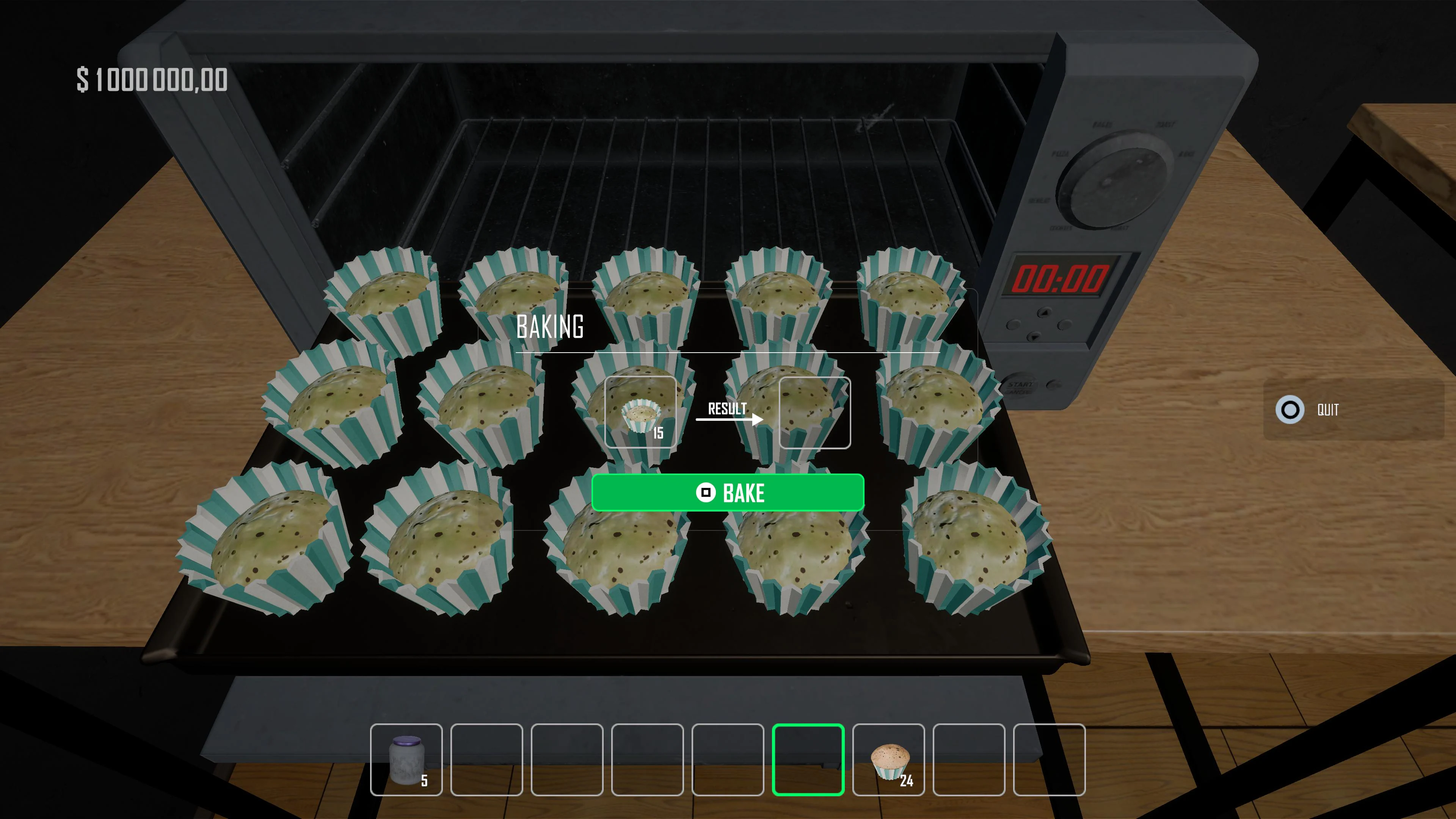
Task: Turn the oven mode dial
Action: [x=1114, y=182]
